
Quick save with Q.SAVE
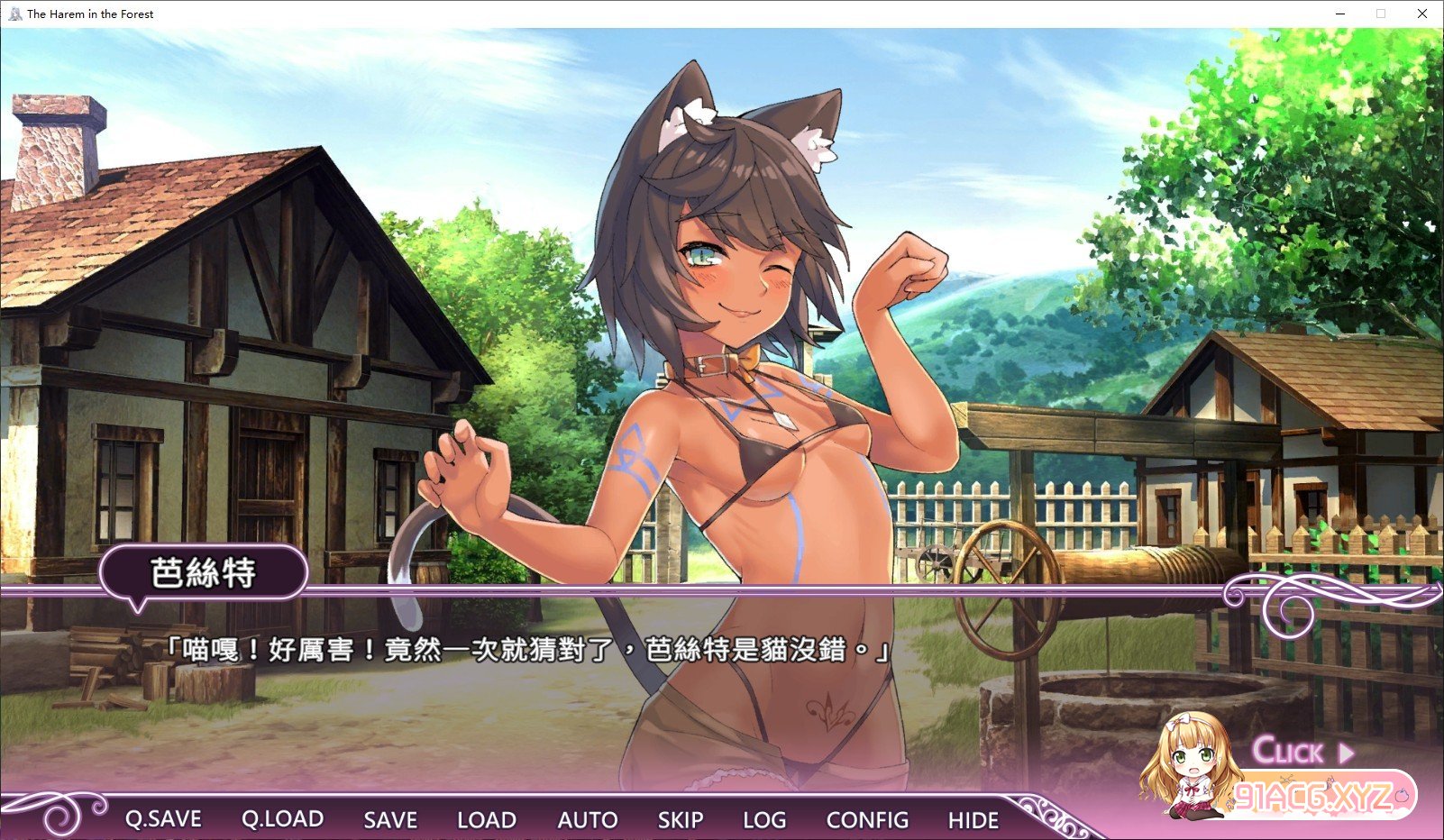[x=163, y=819]
